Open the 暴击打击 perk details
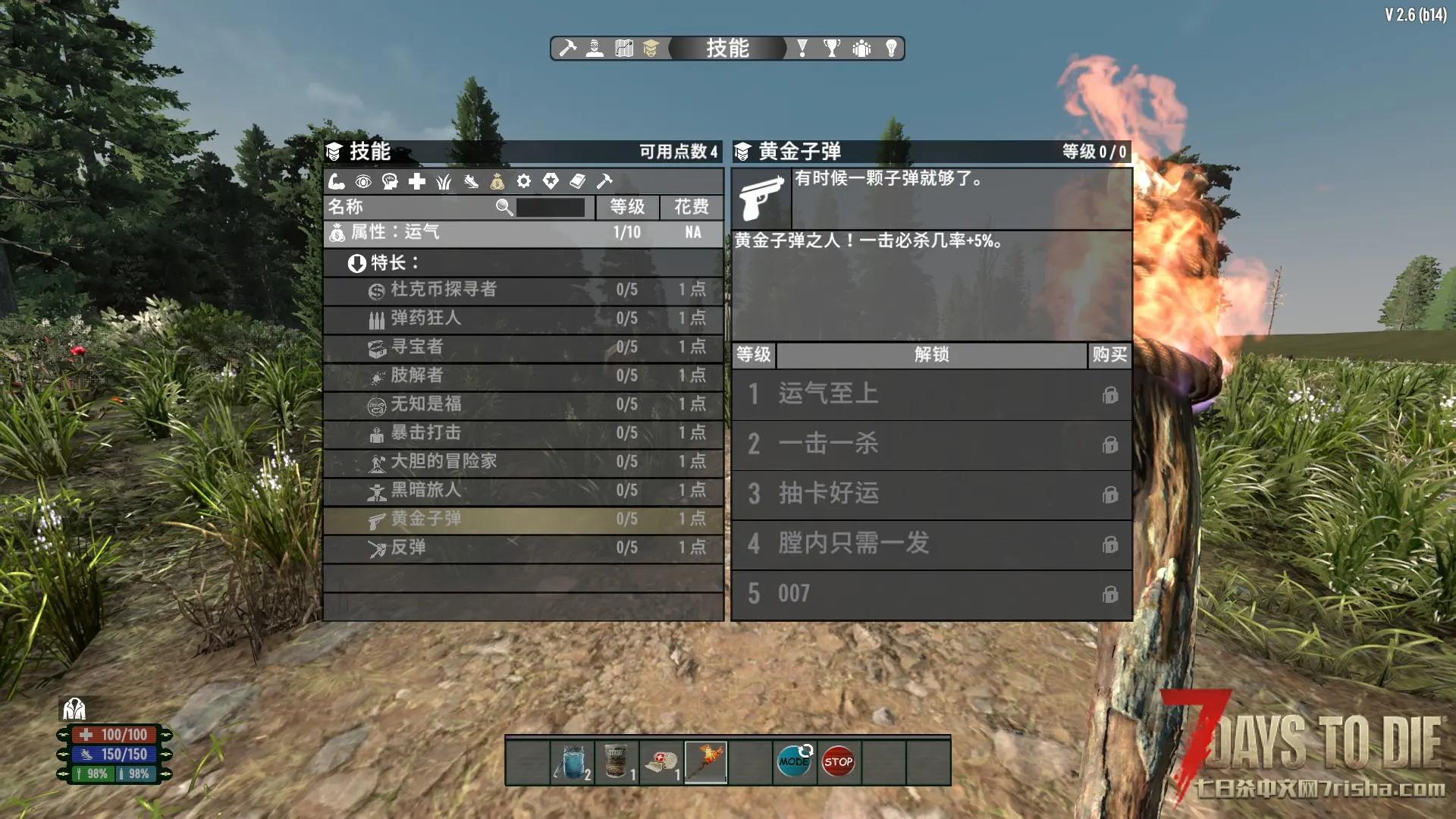 click(523, 433)
